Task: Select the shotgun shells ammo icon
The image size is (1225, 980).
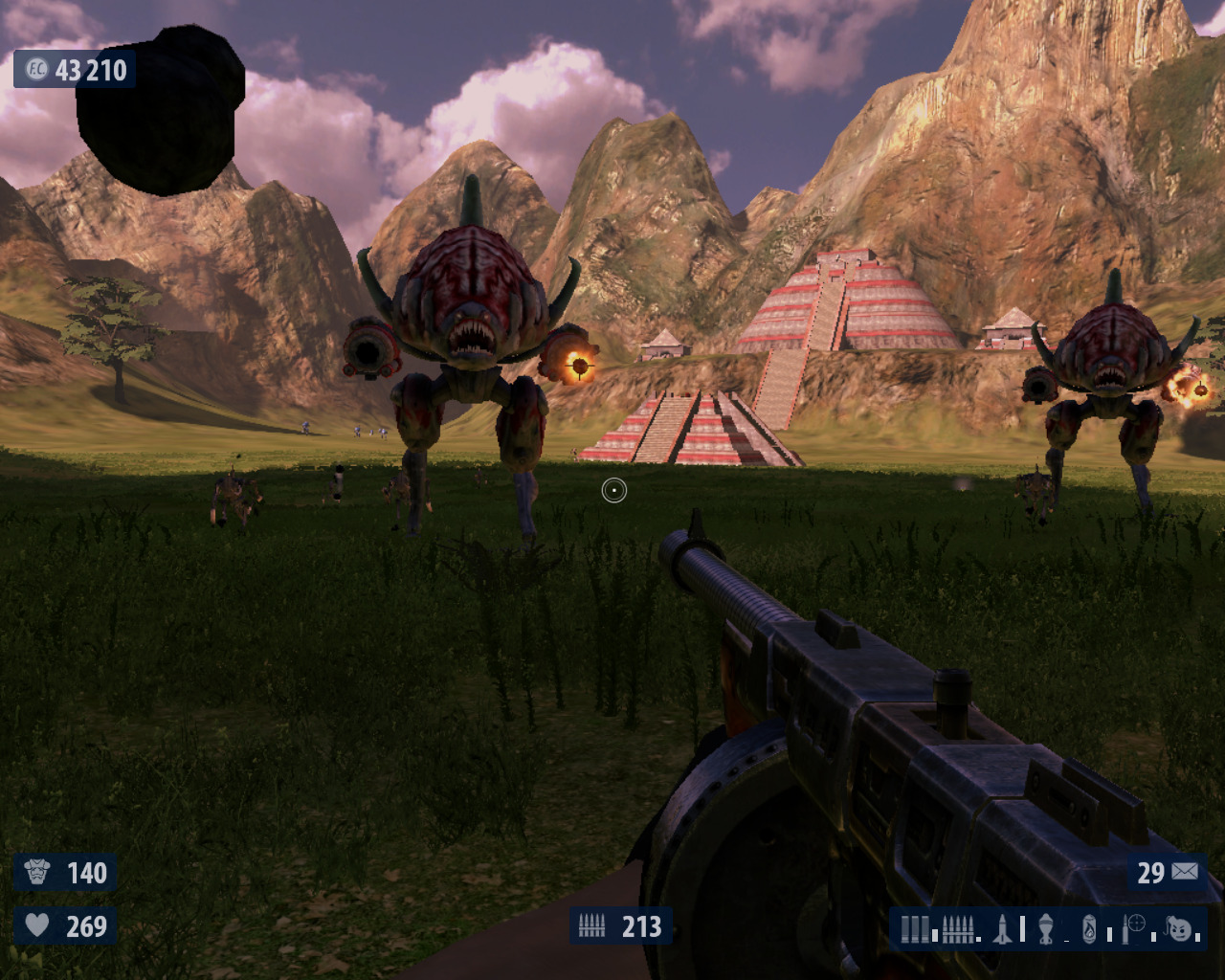Action: (x=915, y=928)
